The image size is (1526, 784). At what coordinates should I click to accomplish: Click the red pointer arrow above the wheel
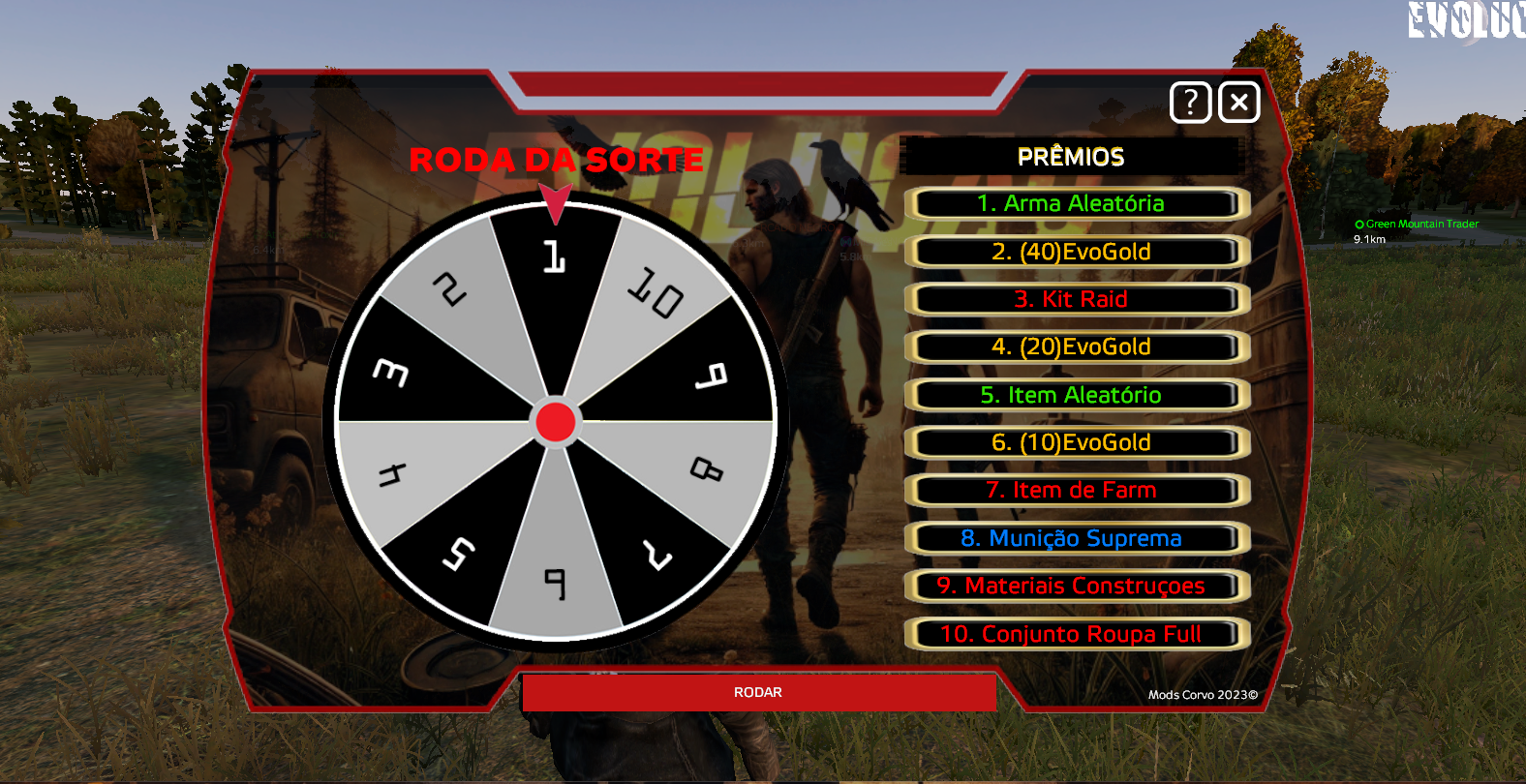(x=555, y=200)
